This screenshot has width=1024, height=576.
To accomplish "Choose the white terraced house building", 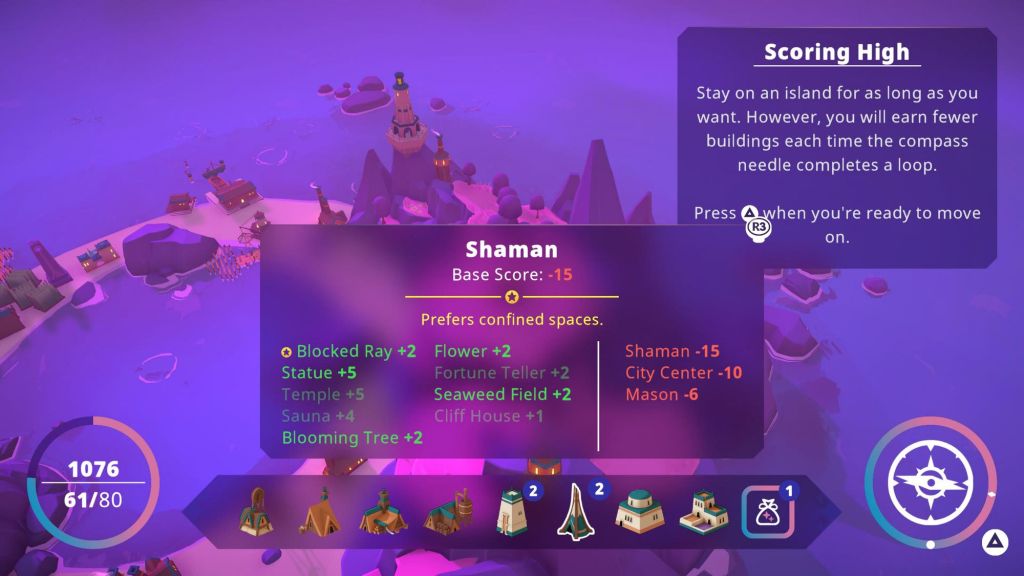I will pyautogui.click(x=703, y=512).
